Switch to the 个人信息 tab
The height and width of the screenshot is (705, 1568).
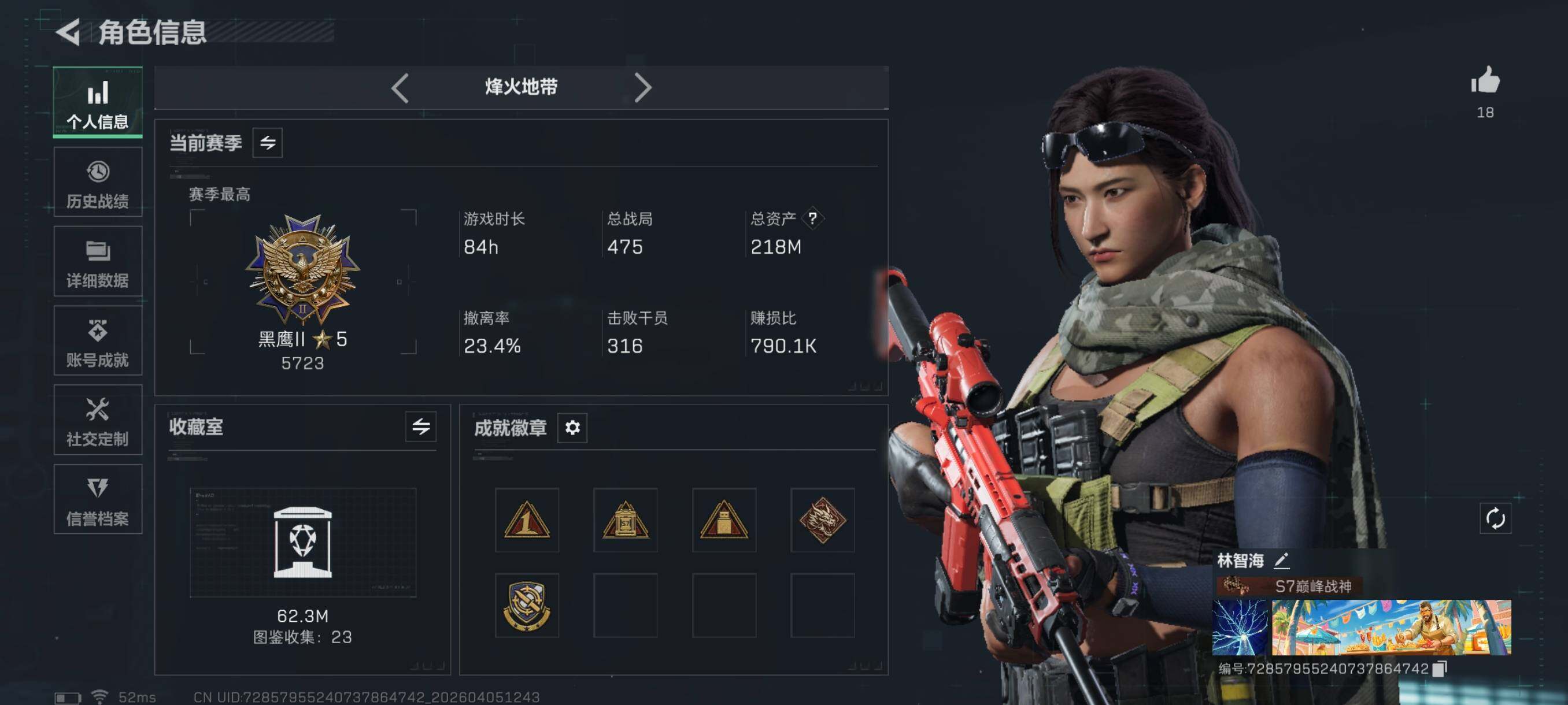[97, 102]
